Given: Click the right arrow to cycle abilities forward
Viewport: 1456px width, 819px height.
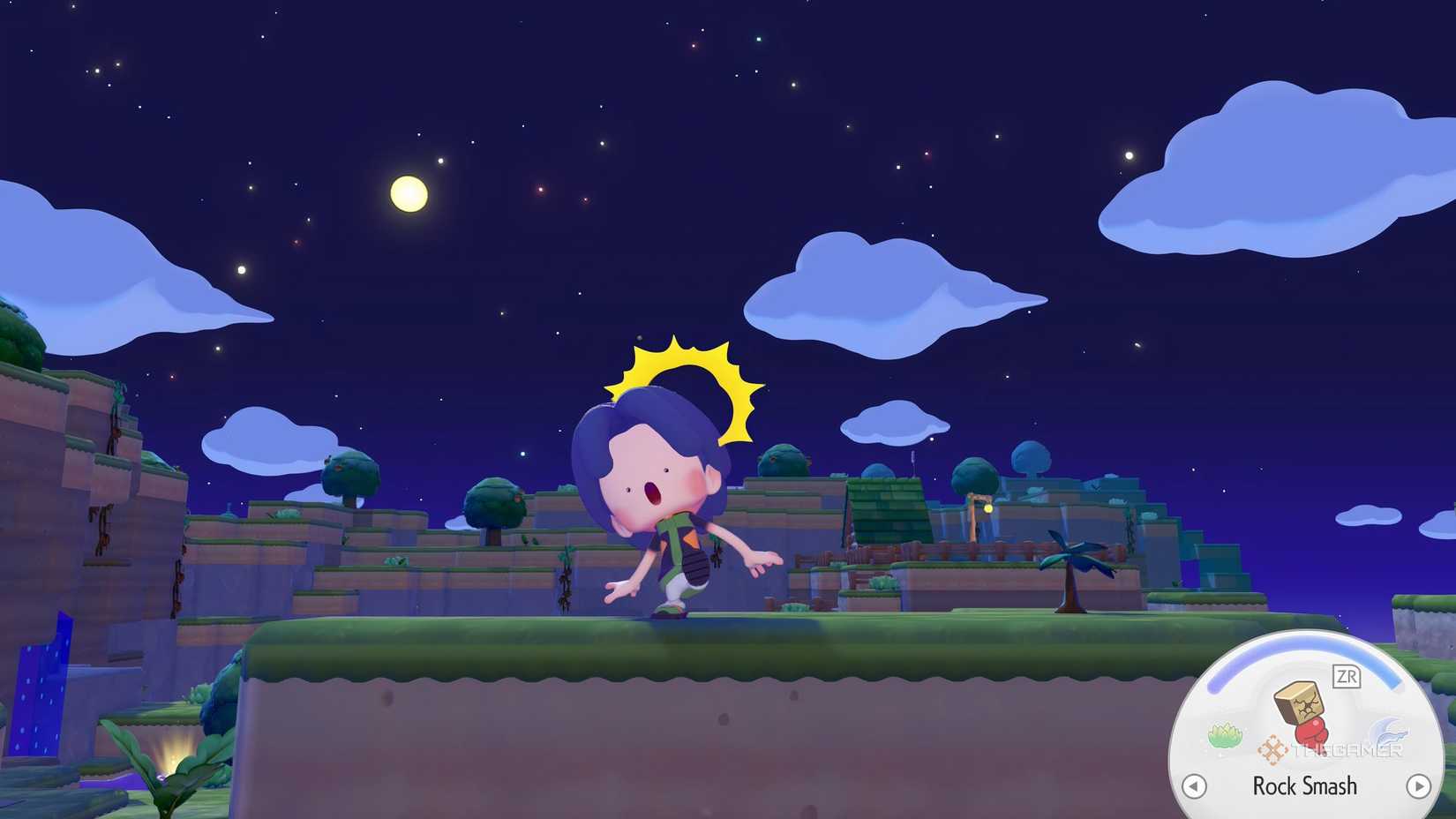Looking at the screenshot, I should point(1420,785).
